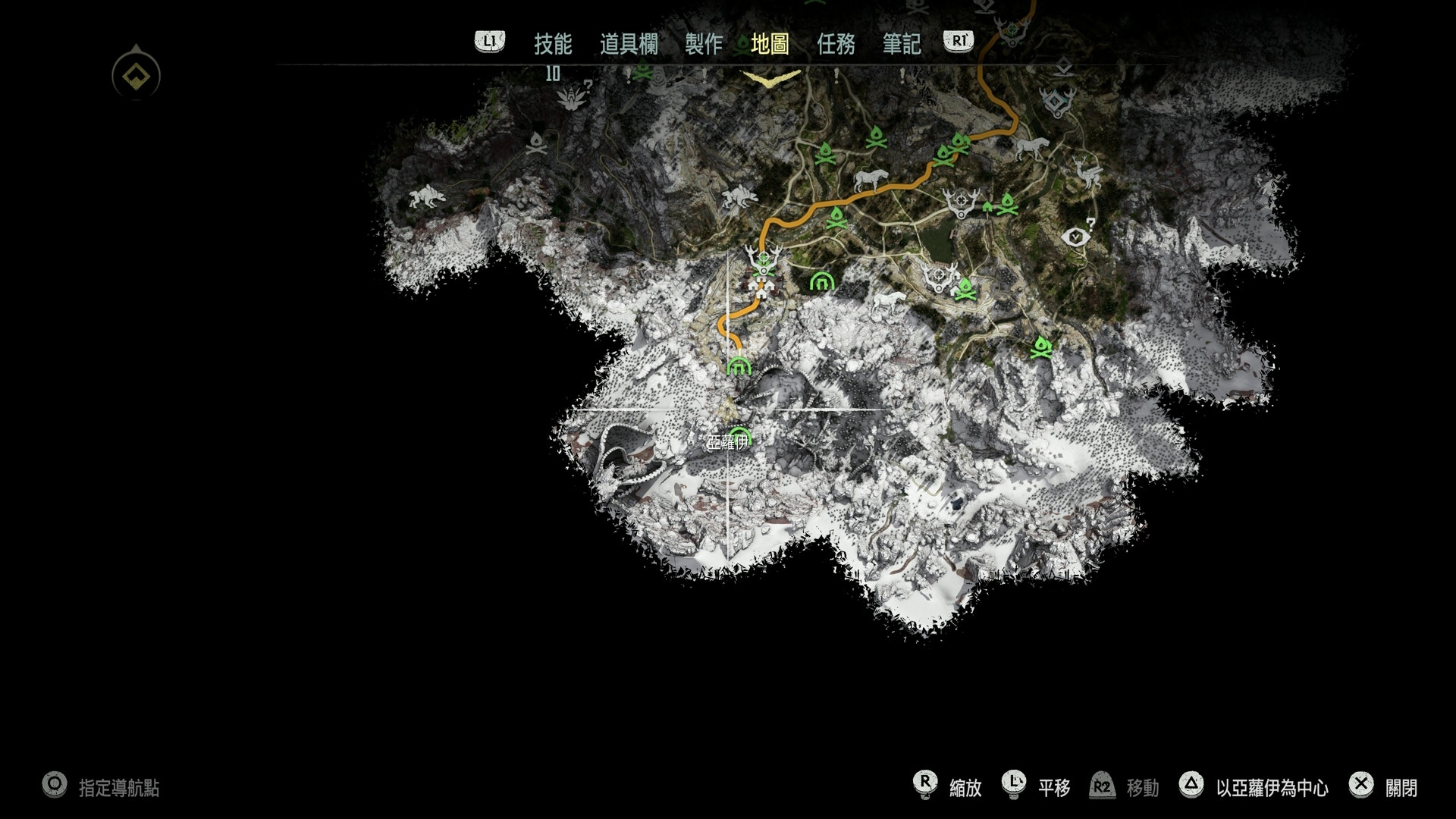
Task: Click the green gate marker at the orange route's end
Action: (x=739, y=366)
